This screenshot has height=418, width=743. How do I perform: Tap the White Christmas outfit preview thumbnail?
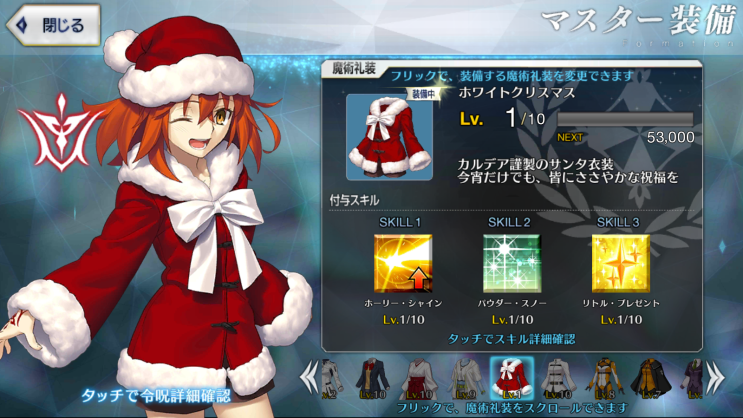389,136
